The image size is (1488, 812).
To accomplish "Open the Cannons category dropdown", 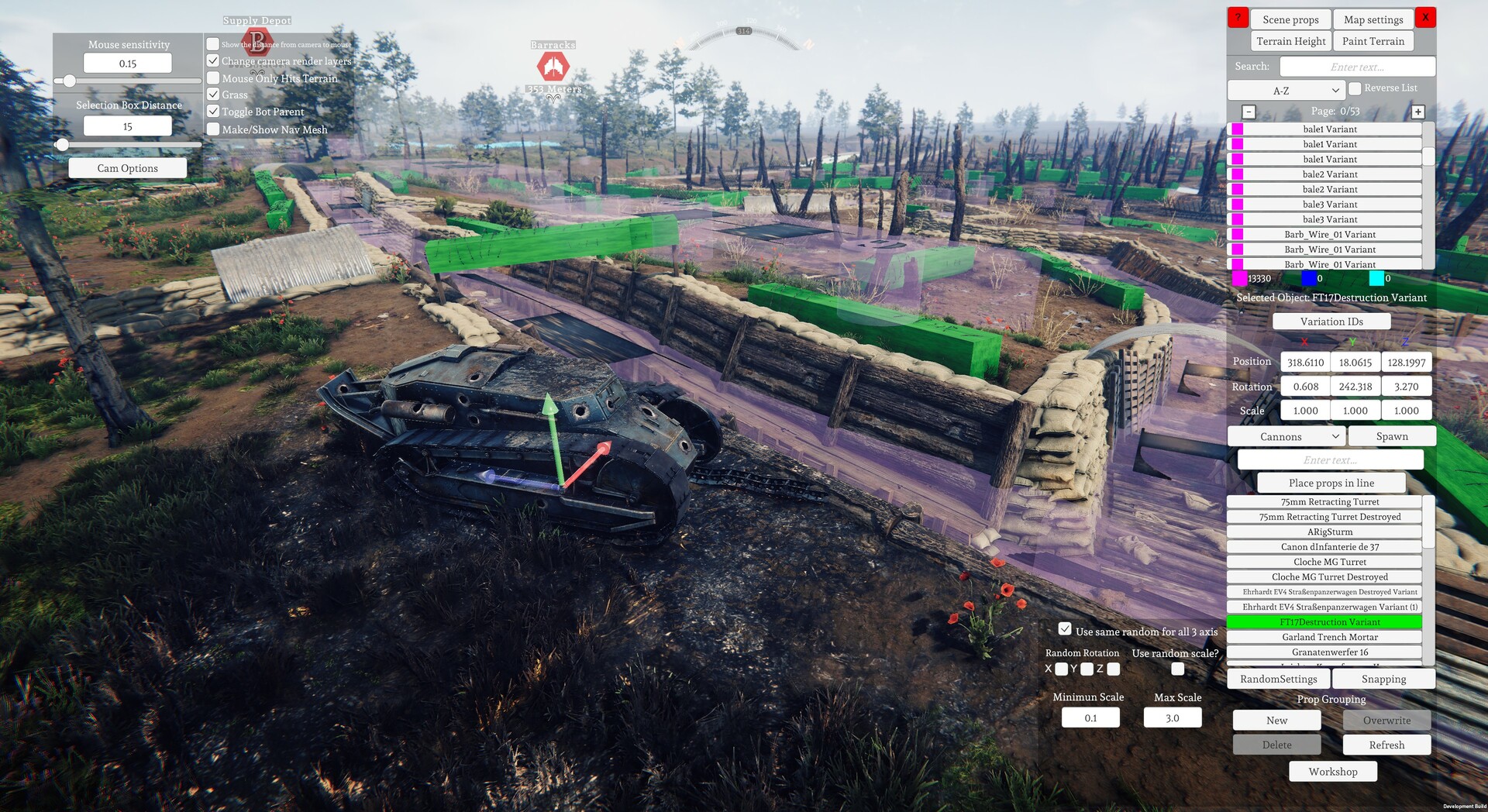I will [x=1286, y=436].
